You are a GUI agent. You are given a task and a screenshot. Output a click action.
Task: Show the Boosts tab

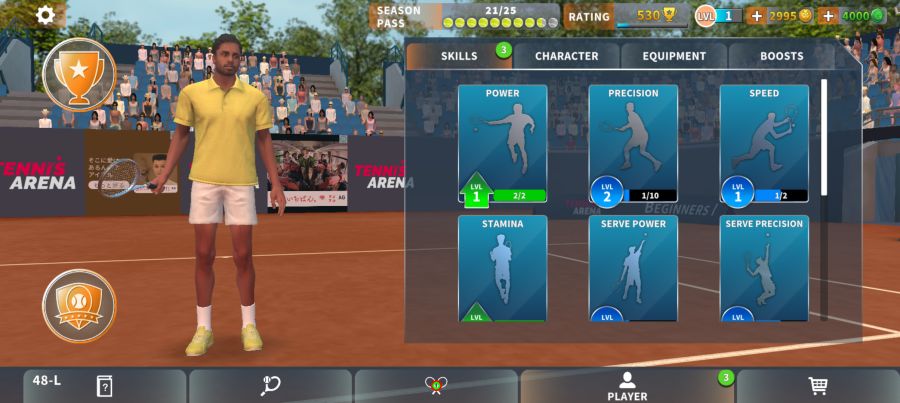click(x=781, y=56)
